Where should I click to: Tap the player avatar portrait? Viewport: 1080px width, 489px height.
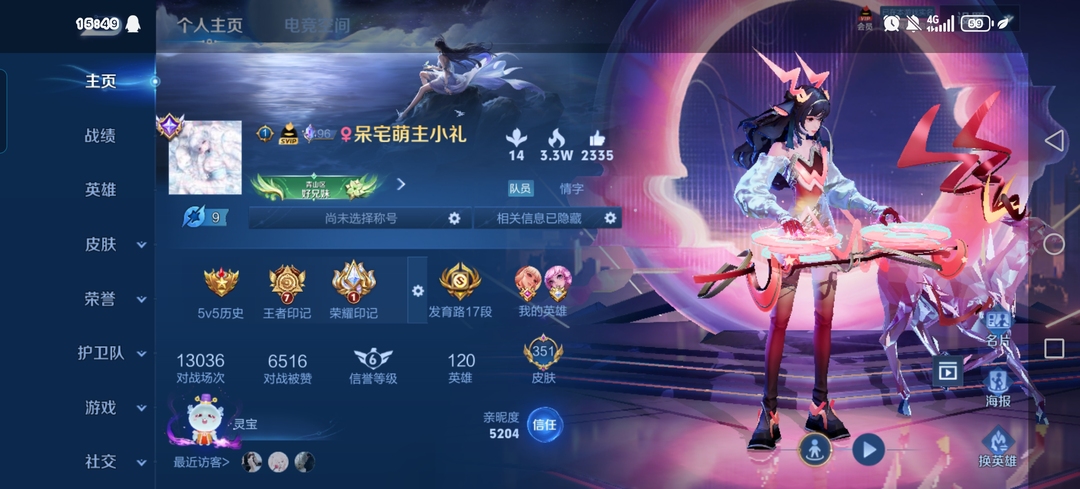(205, 158)
